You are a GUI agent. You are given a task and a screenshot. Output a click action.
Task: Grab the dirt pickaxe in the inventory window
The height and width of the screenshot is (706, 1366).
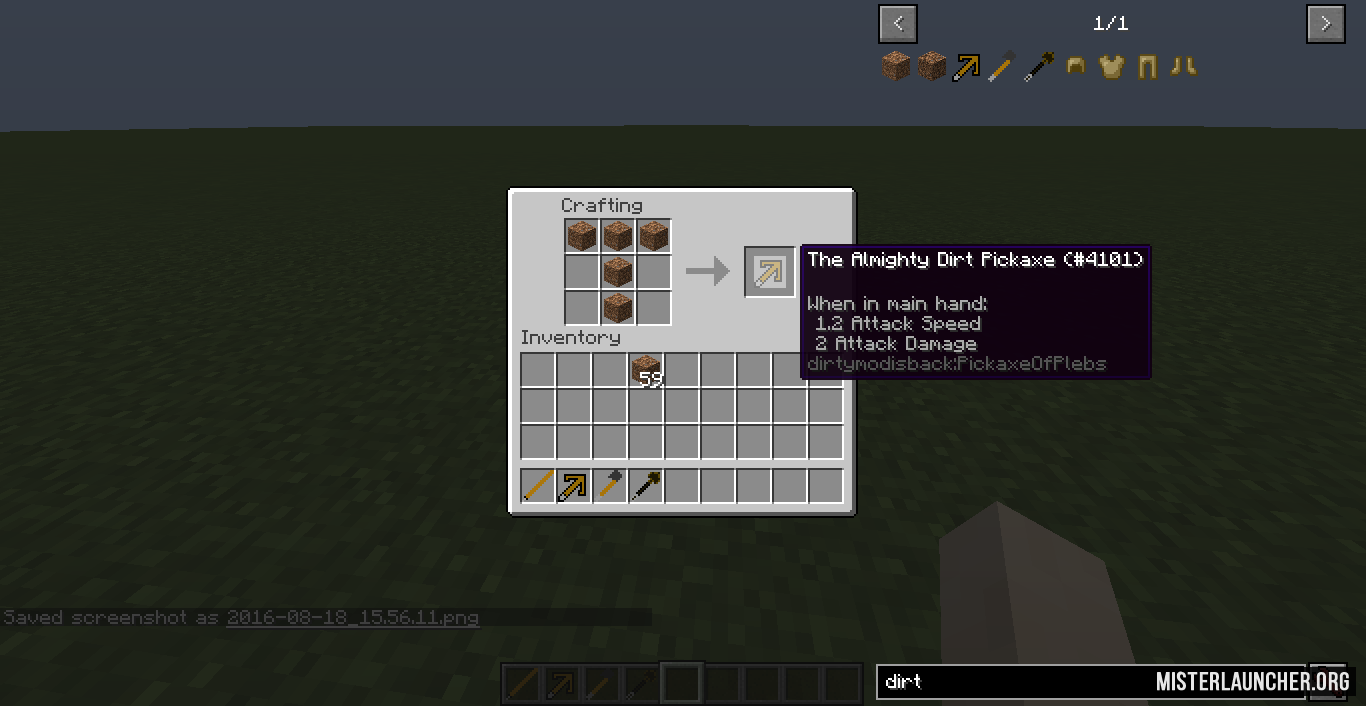(574, 486)
